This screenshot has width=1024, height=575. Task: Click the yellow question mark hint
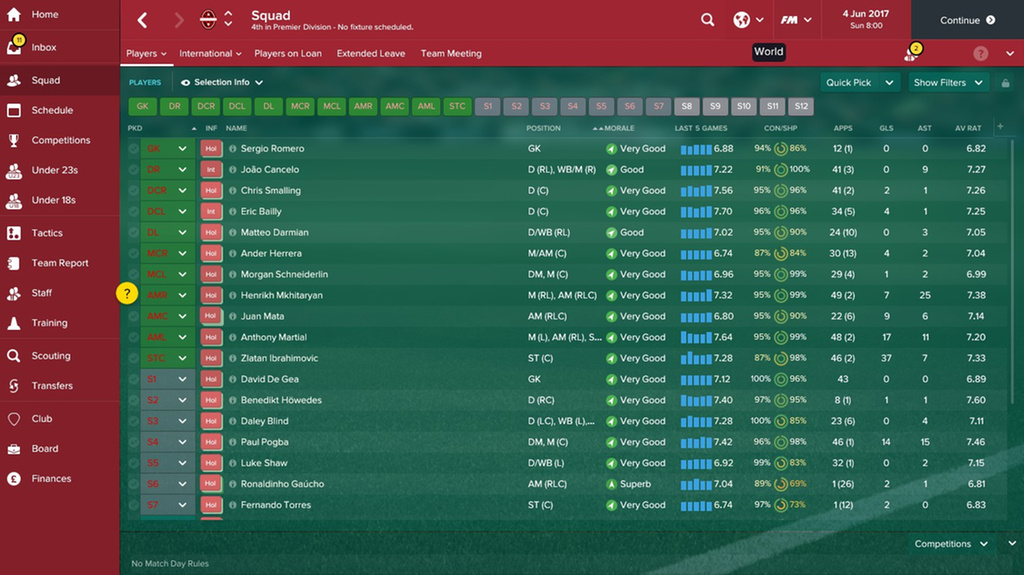click(127, 293)
